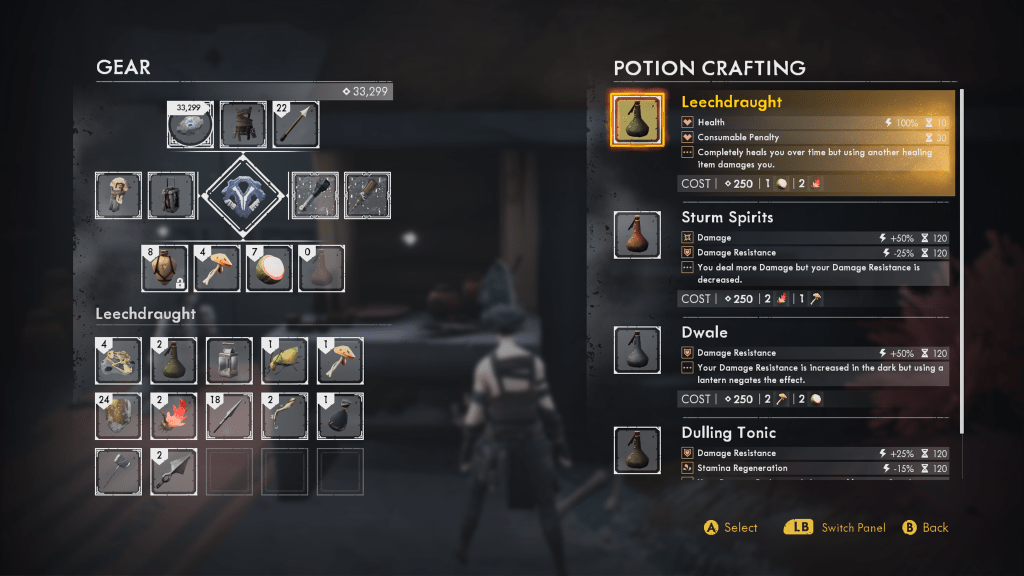Select the halved coconut consumable slot
This screenshot has width=1024, height=576.
coord(270,268)
